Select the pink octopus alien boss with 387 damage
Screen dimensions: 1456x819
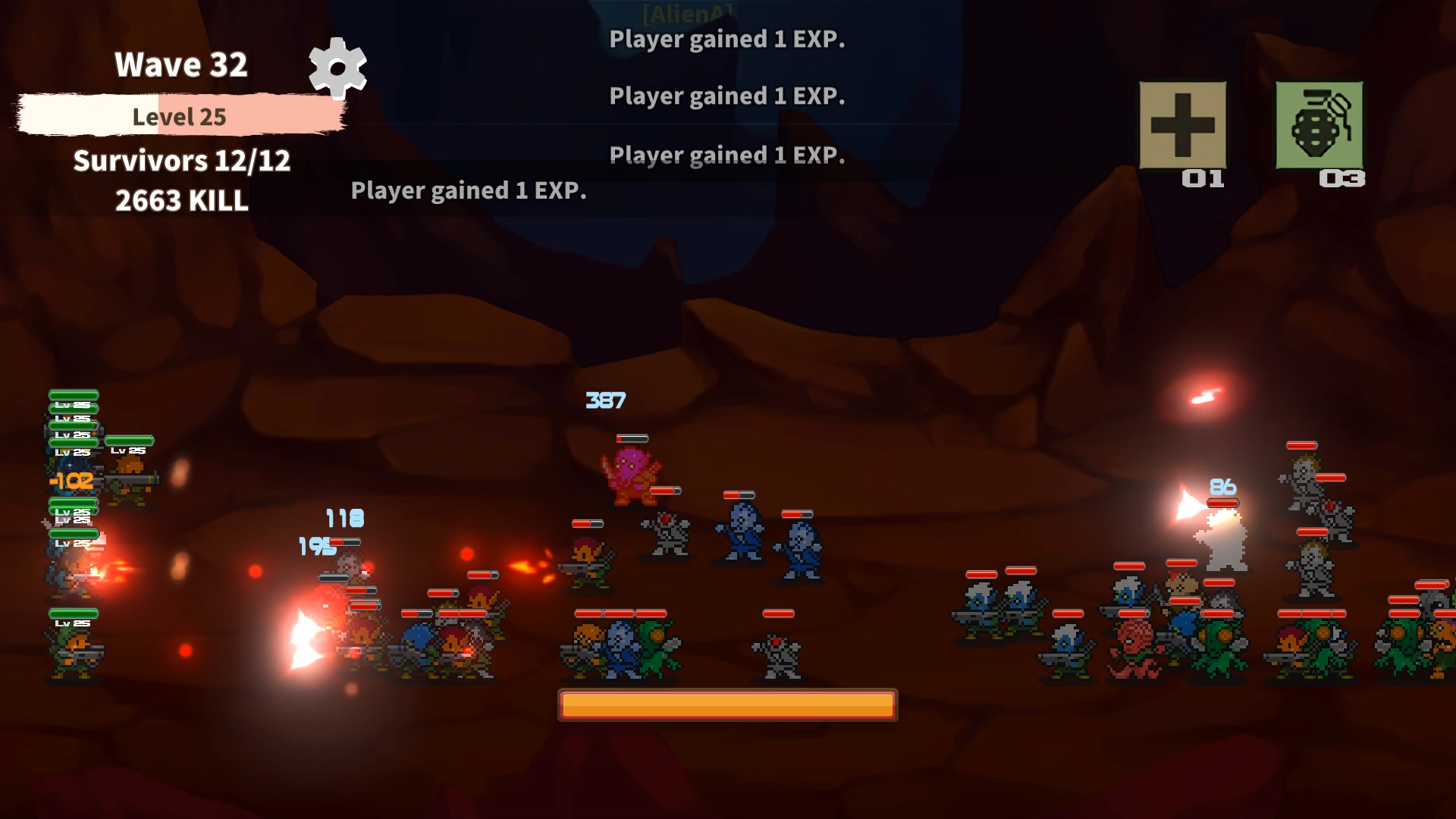pos(633,478)
